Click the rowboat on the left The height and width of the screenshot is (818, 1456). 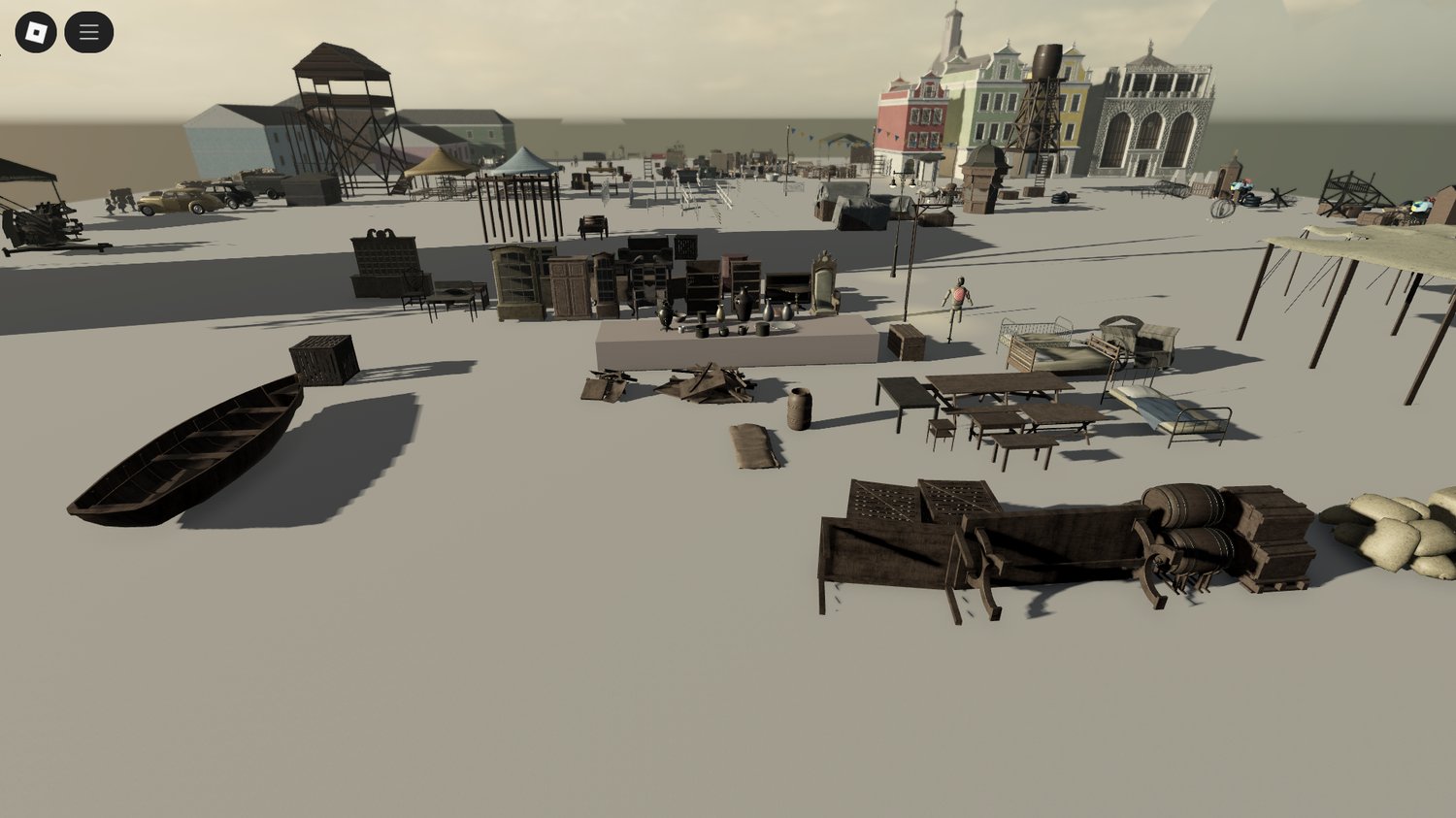coord(194,446)
